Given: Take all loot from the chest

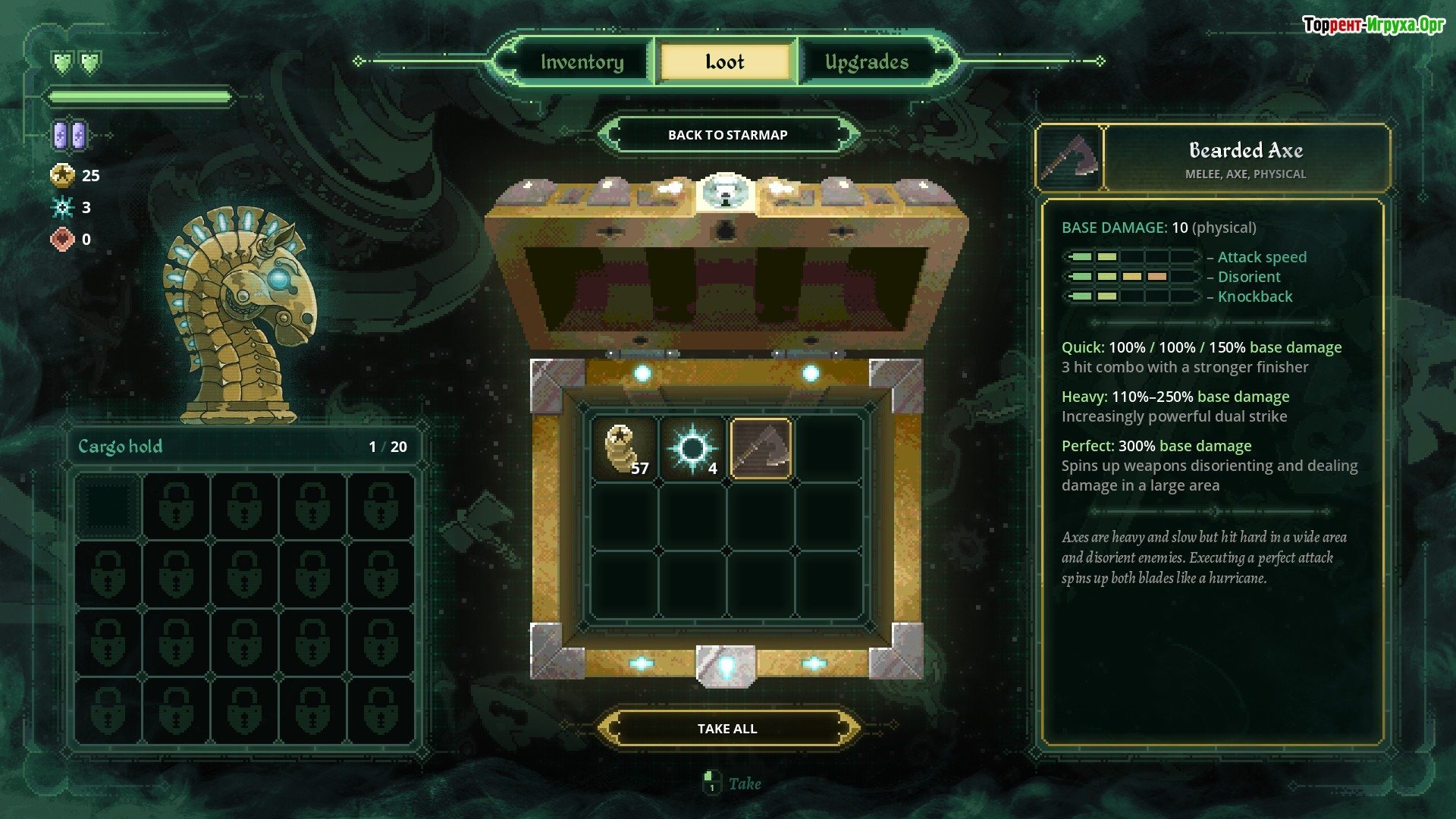Looking at the screenshot, I should click(x=727, y=729).
